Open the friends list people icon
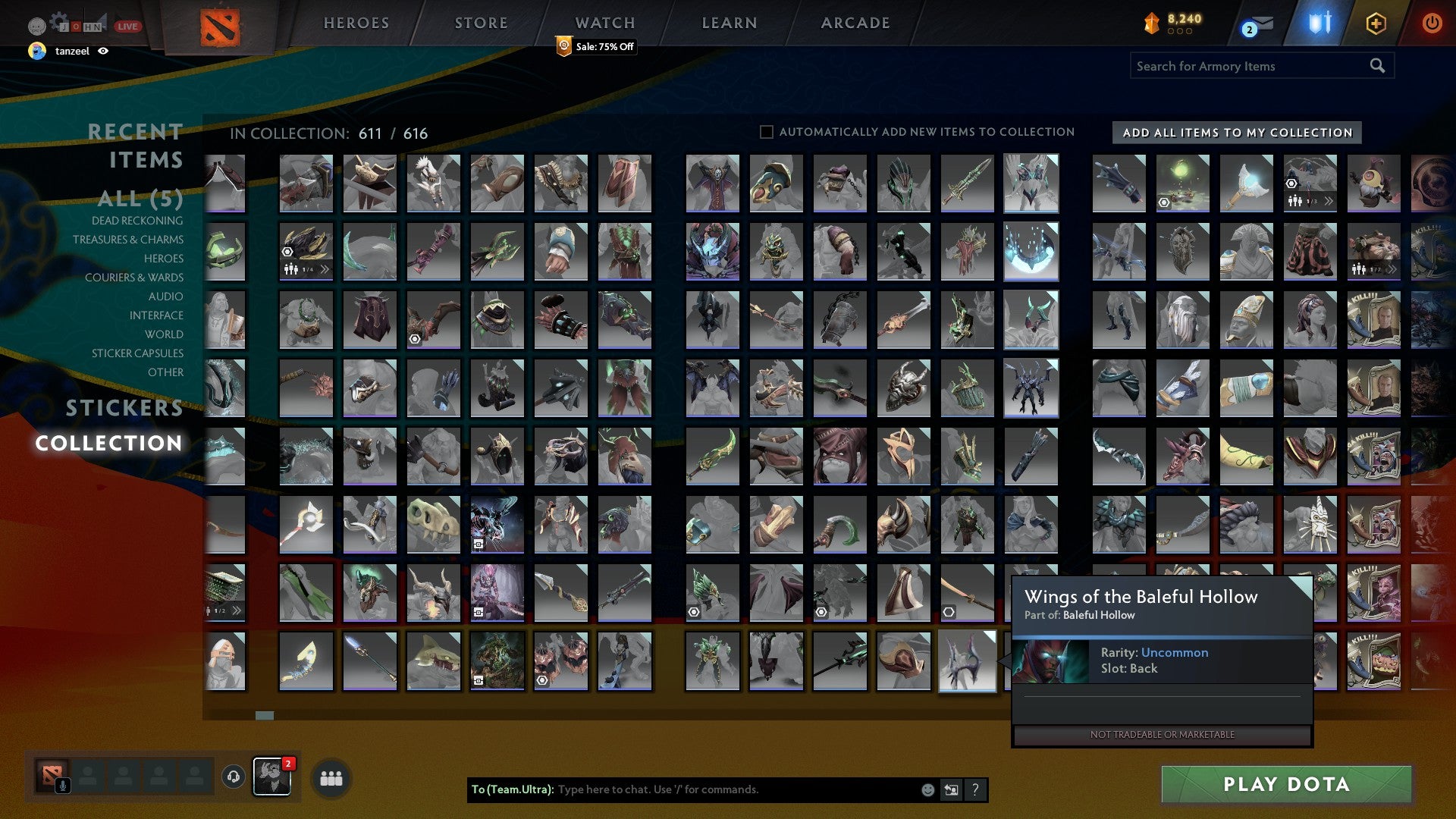 pos(331,777)
